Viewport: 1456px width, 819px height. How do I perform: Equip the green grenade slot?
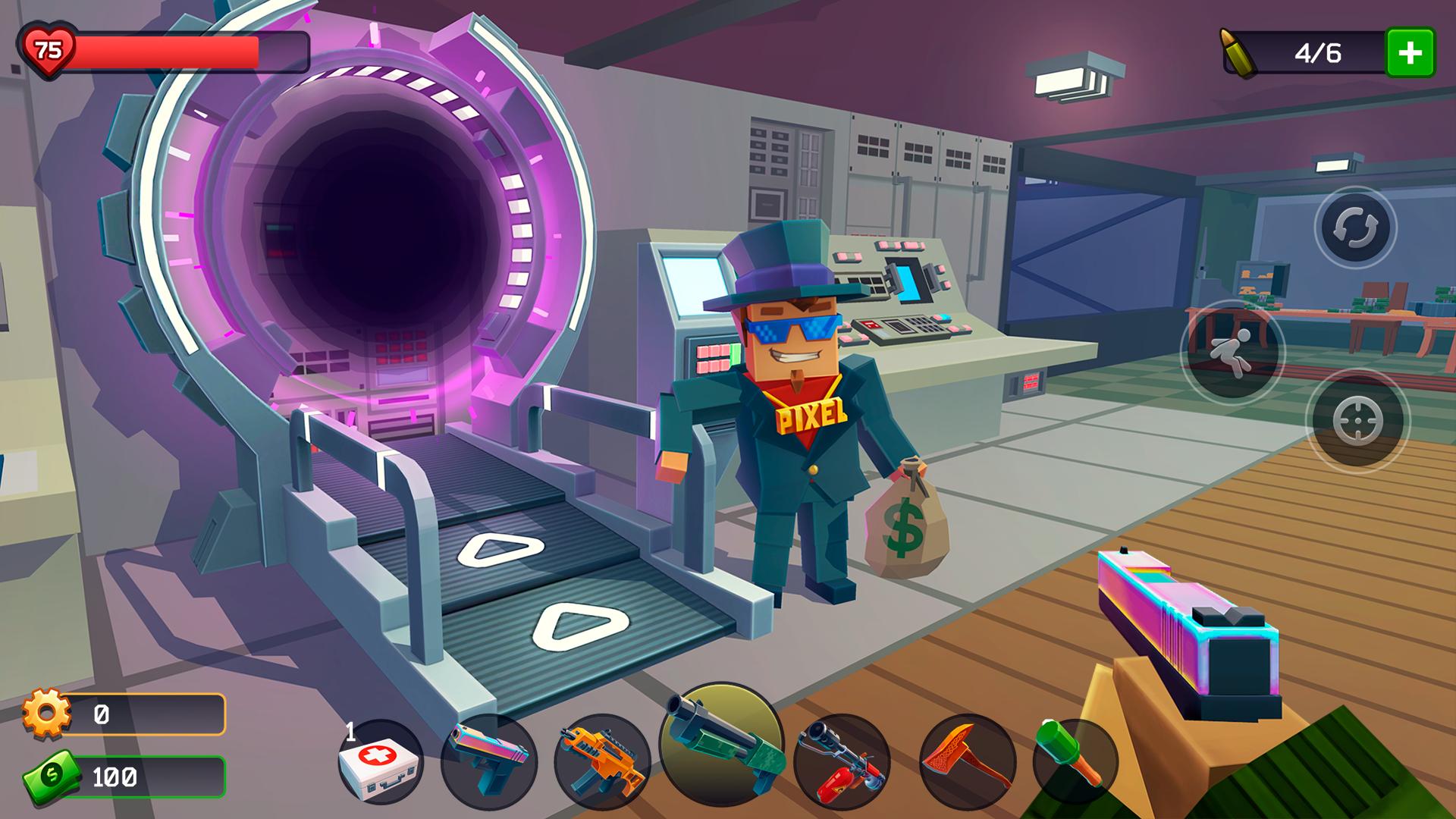point(1075,759)
